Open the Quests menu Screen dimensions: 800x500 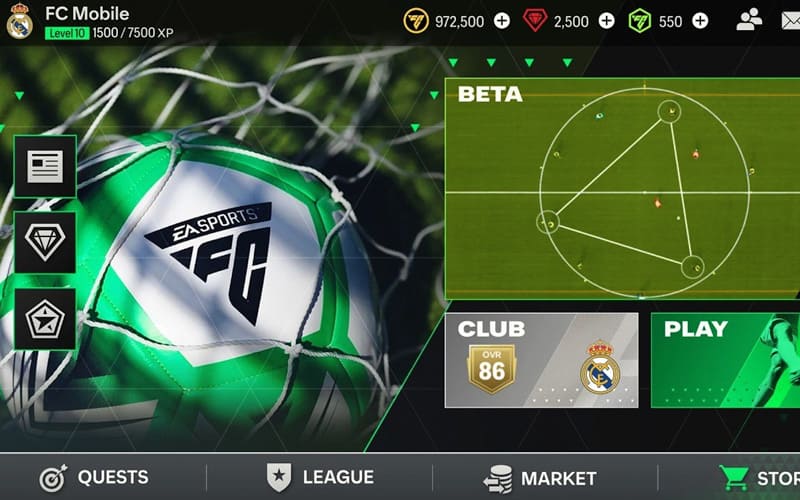pos(93,478)
